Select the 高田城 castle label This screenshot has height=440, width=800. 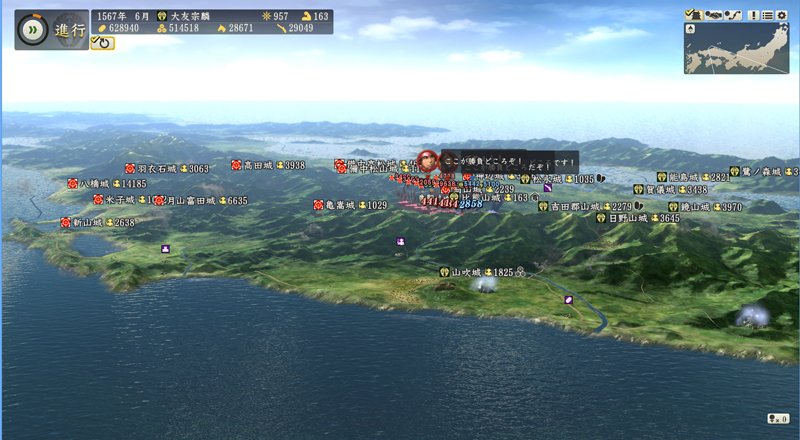261,165
